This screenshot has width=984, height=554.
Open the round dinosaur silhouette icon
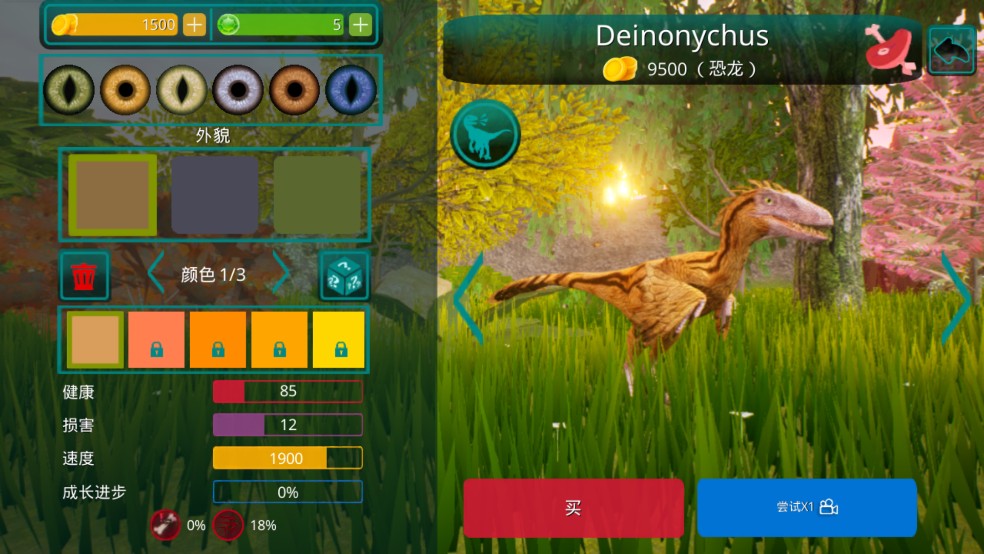tap(485, 134)
